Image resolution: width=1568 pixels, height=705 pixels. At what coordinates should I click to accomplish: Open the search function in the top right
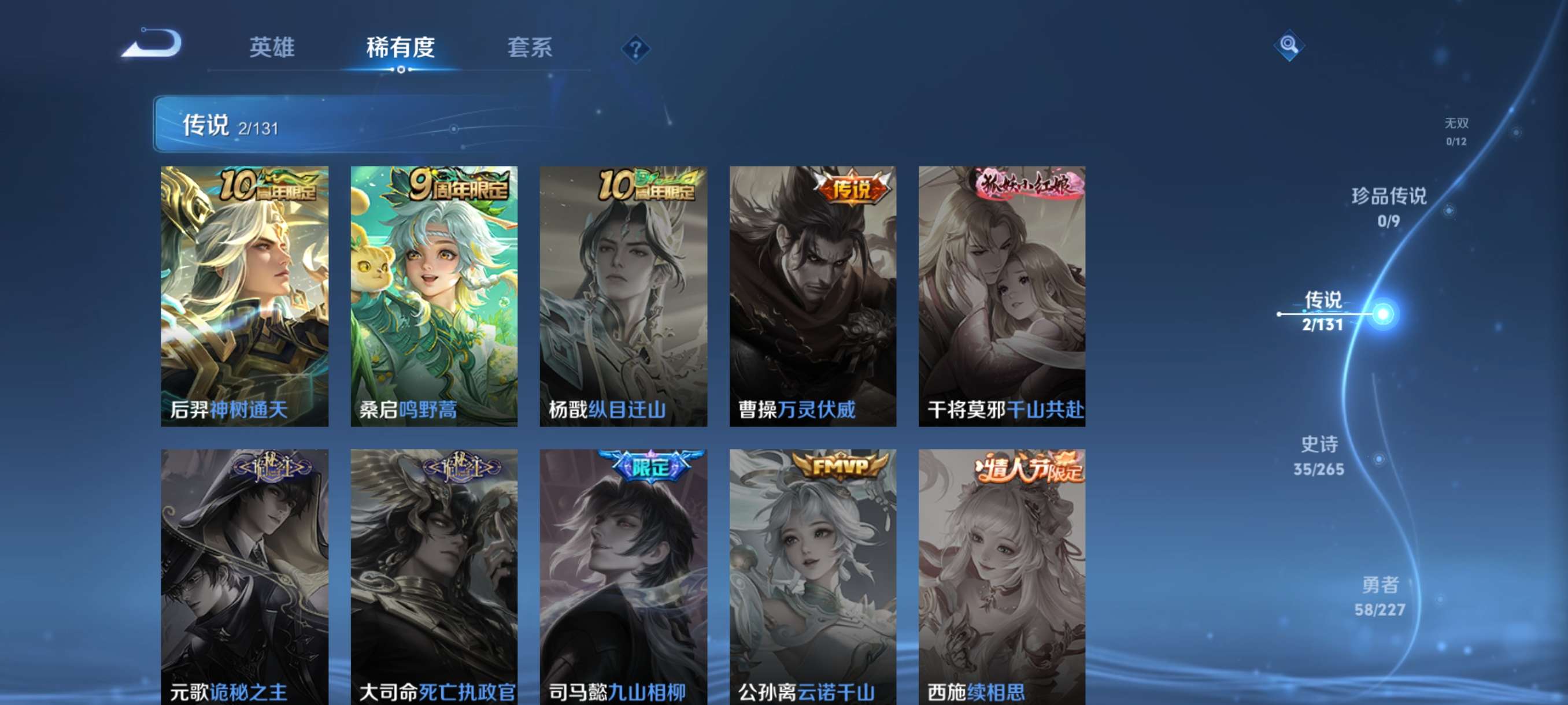tap(1289, 46)
